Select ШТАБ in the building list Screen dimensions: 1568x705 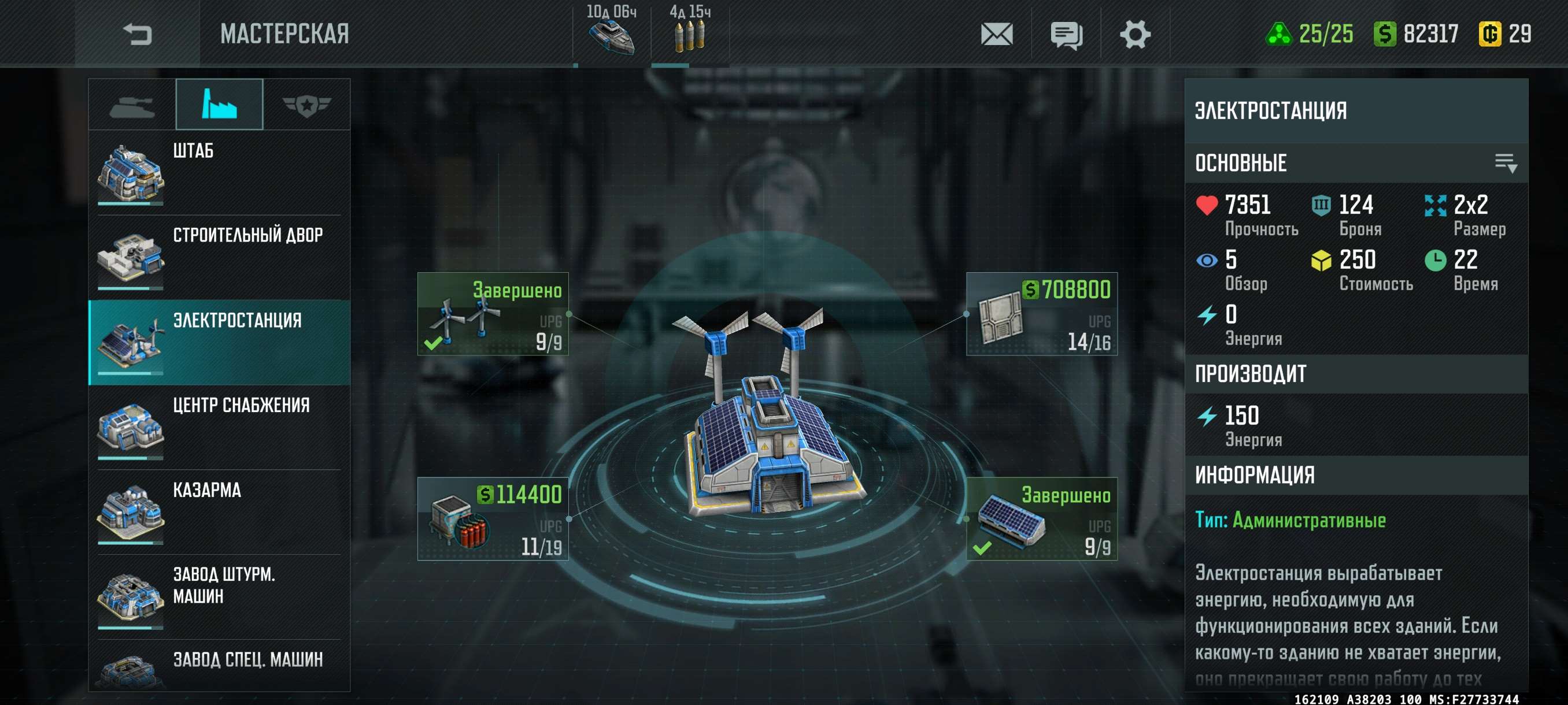219,172
